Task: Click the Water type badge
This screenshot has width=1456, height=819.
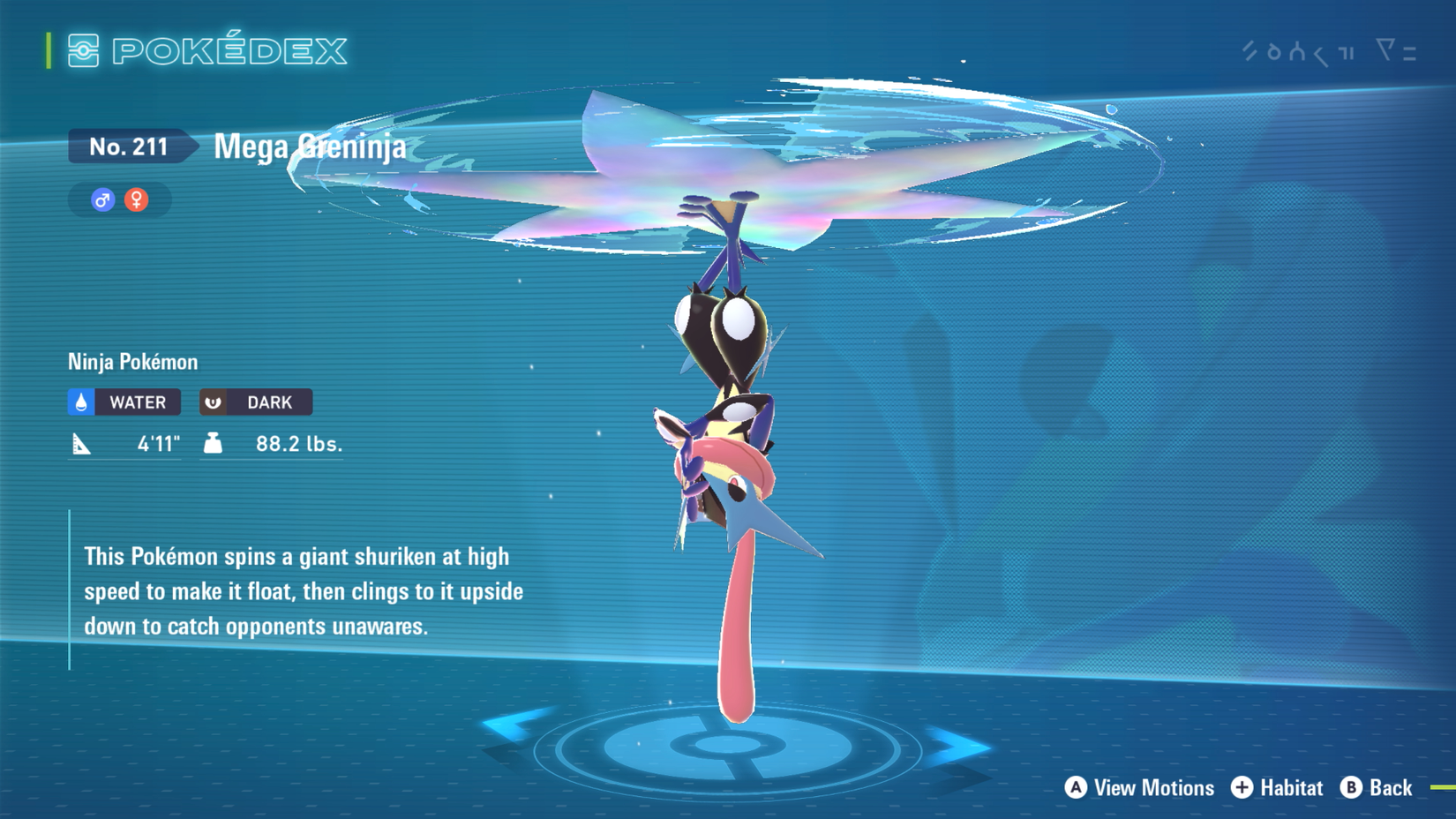Action: click(x=124, y=402)
